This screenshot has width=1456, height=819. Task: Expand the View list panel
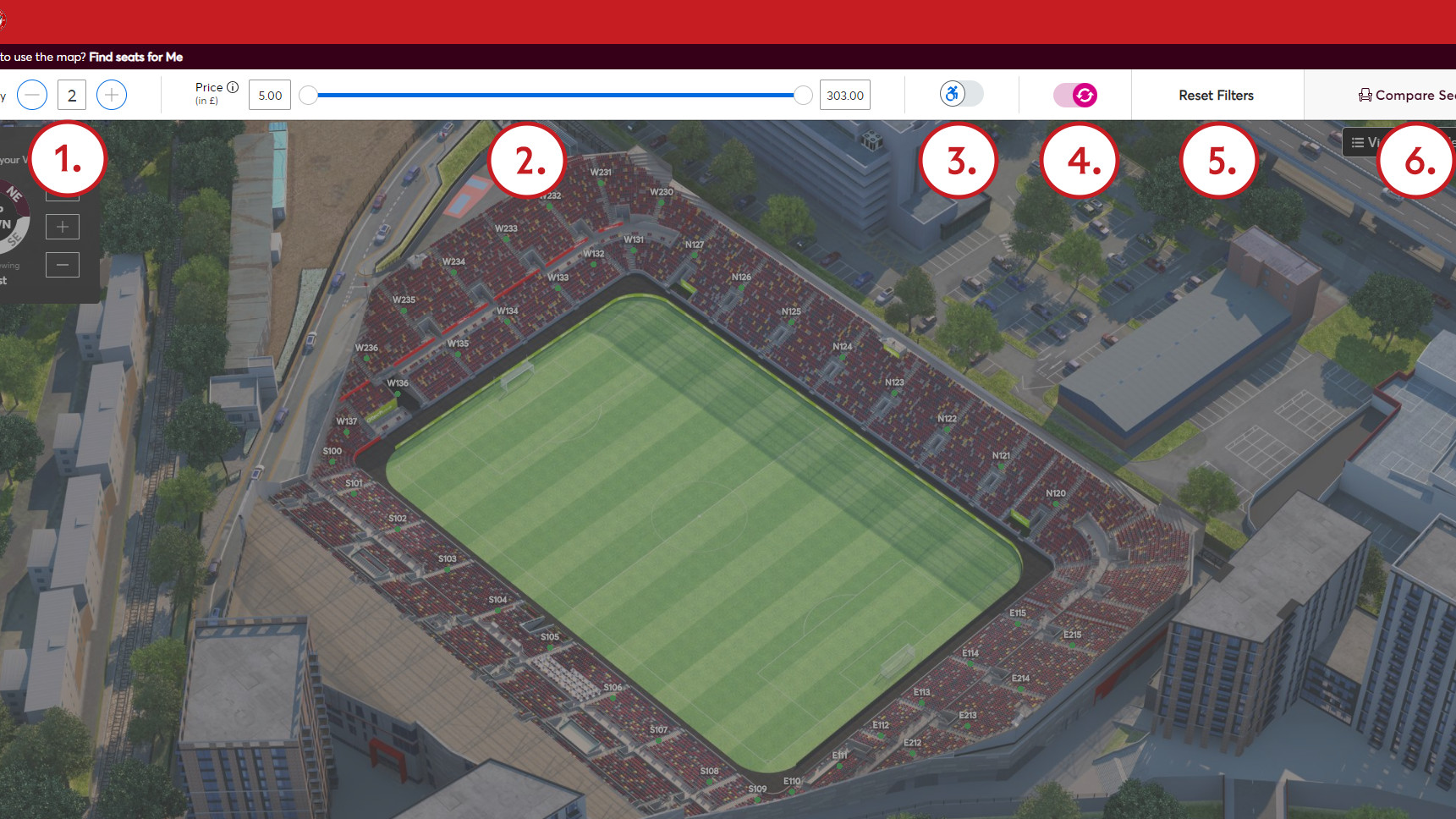[x=1375, y=142]
